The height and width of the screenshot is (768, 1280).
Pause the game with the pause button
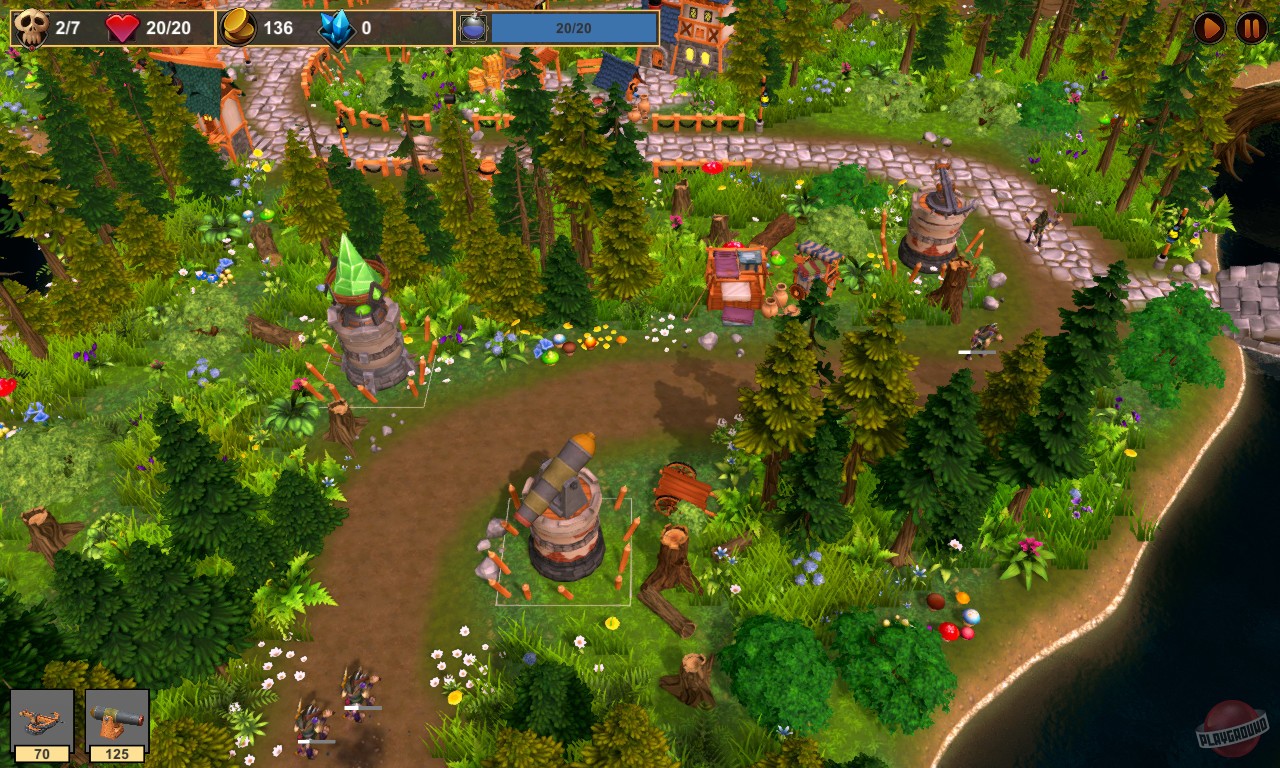click(x=1251, y=27)
